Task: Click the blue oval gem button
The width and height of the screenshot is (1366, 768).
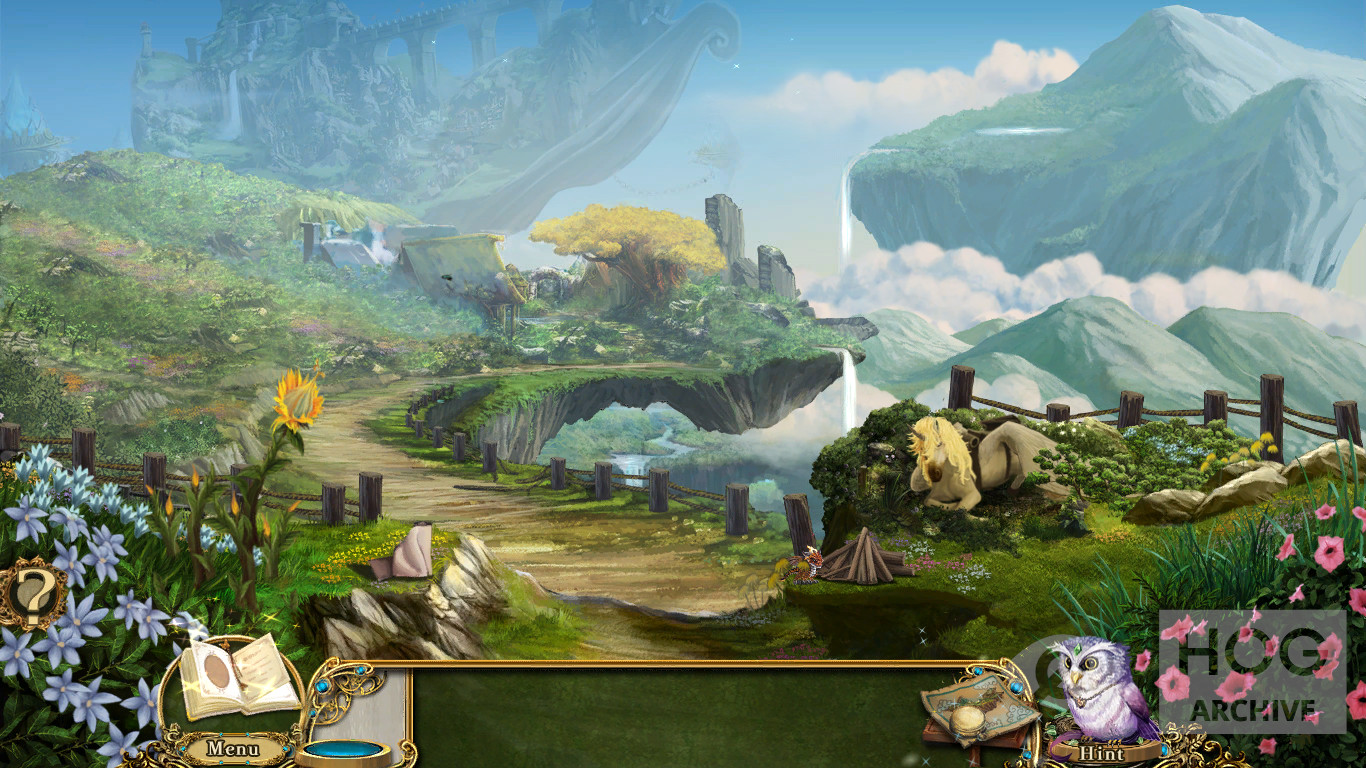Action: (x=345, y=748)
